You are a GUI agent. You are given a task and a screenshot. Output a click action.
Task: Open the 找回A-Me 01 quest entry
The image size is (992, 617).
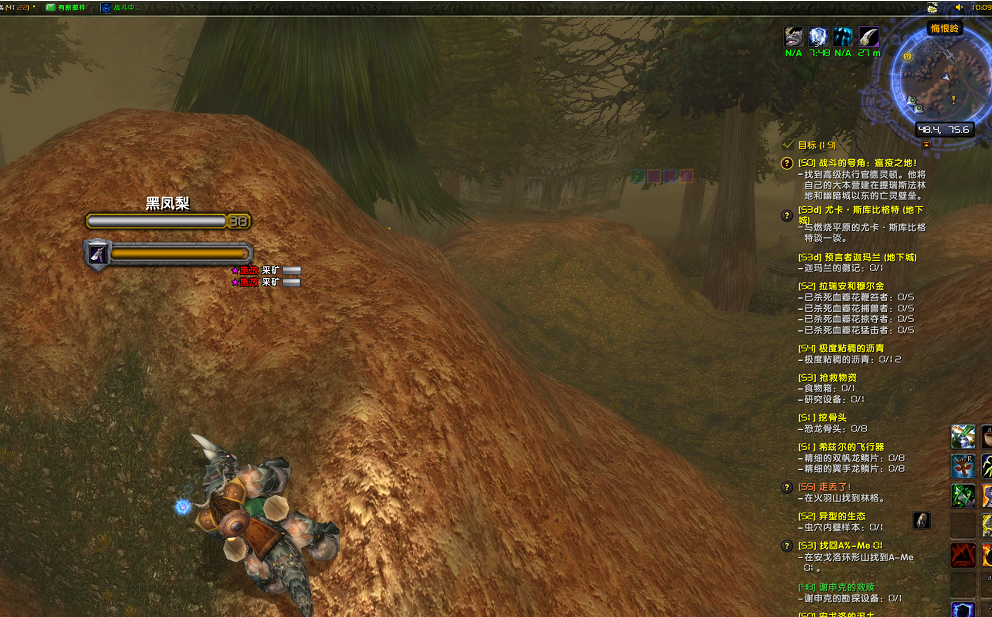point(840,546)
